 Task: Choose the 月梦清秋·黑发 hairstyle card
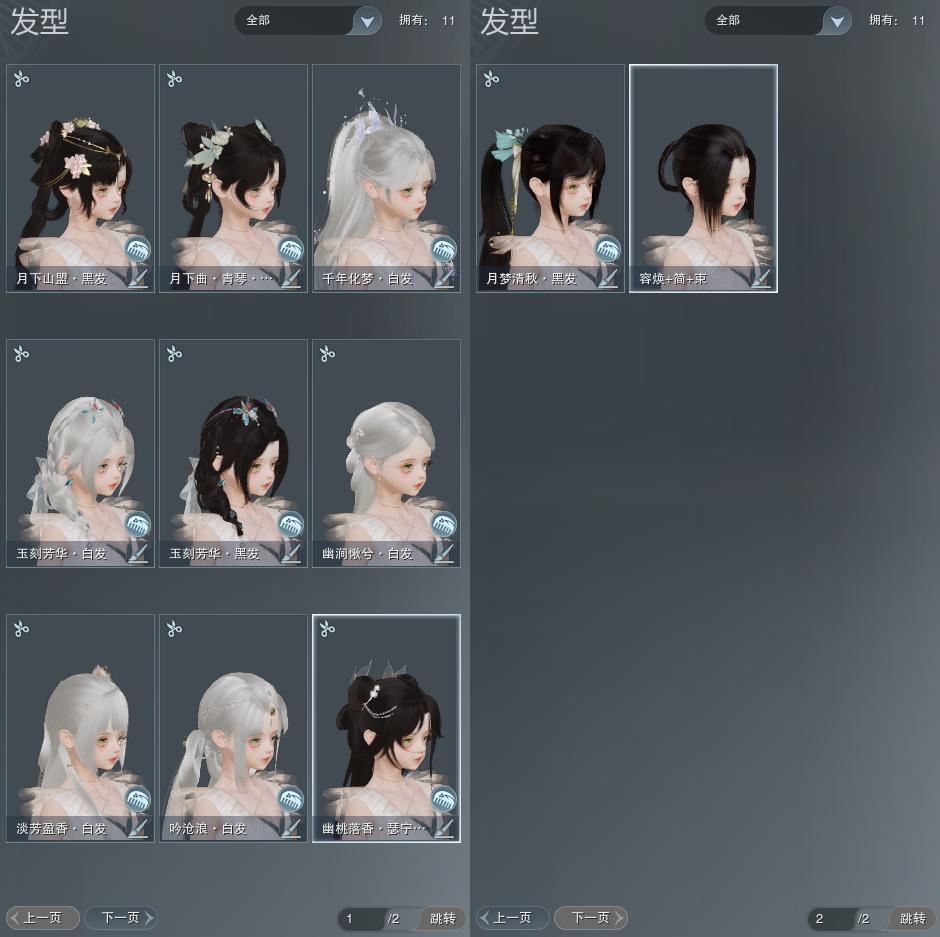tap(550, 170)
